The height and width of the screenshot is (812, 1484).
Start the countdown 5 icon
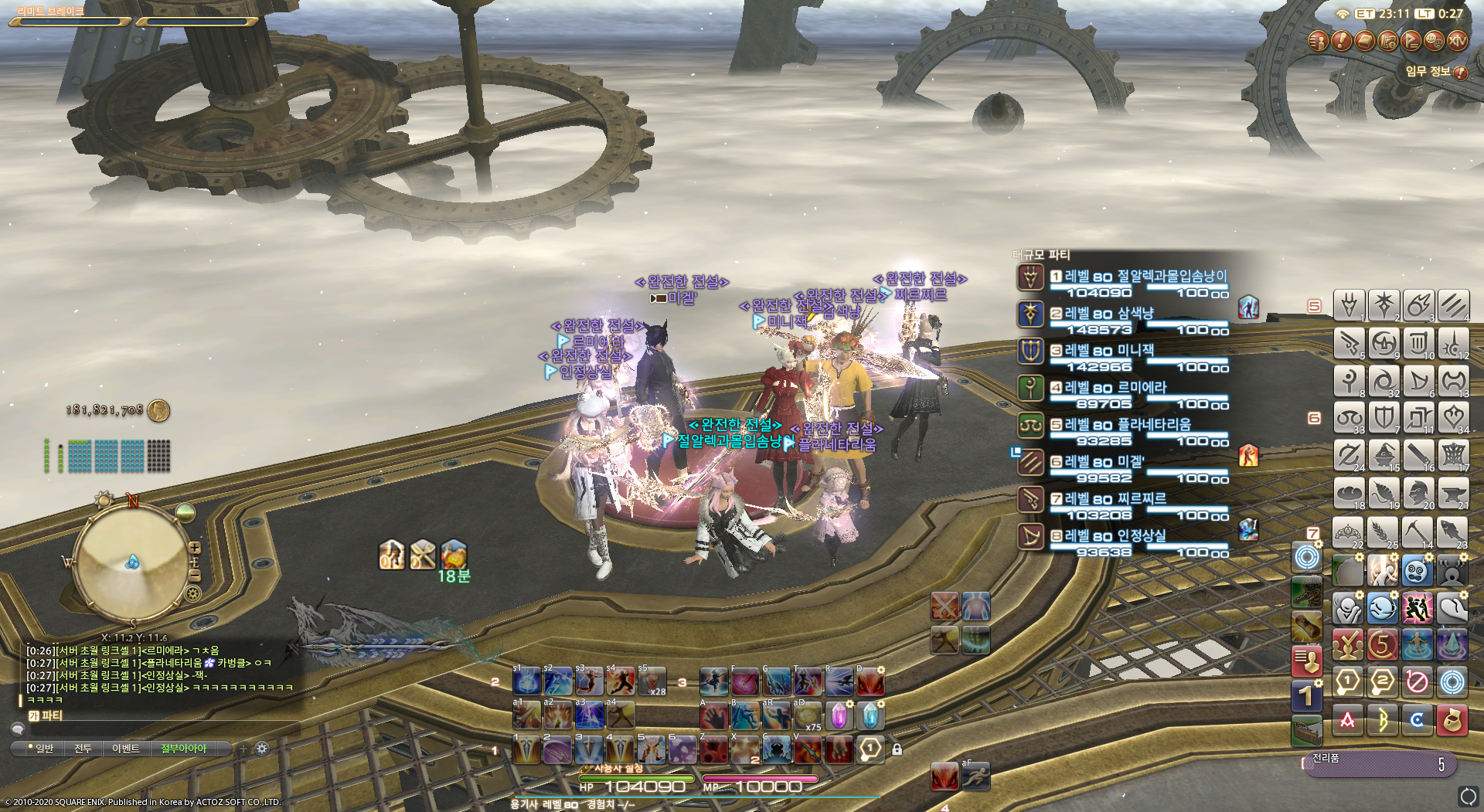[x=1382, y=644]
